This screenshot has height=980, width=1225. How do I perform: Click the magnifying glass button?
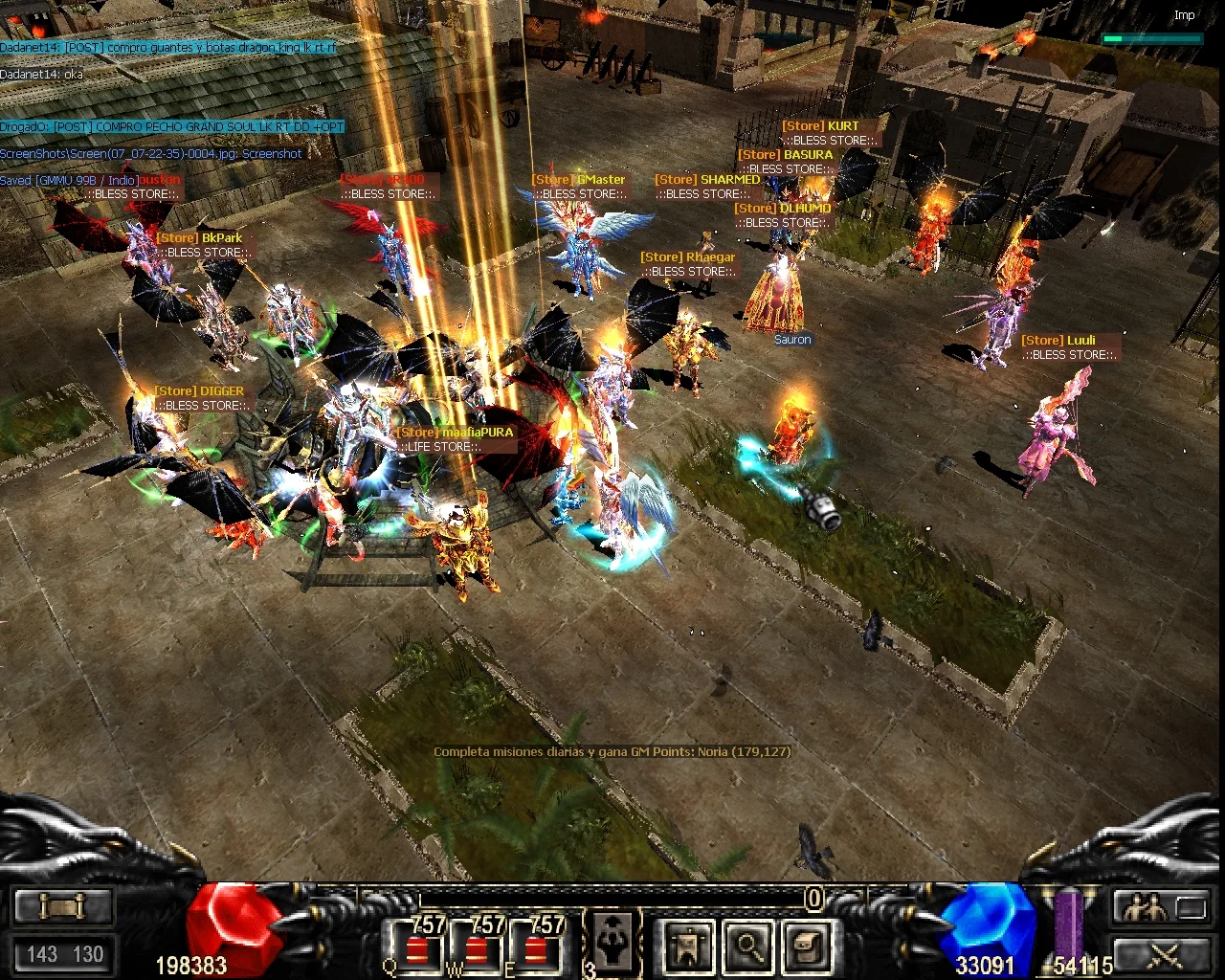[x=748, y=946]
